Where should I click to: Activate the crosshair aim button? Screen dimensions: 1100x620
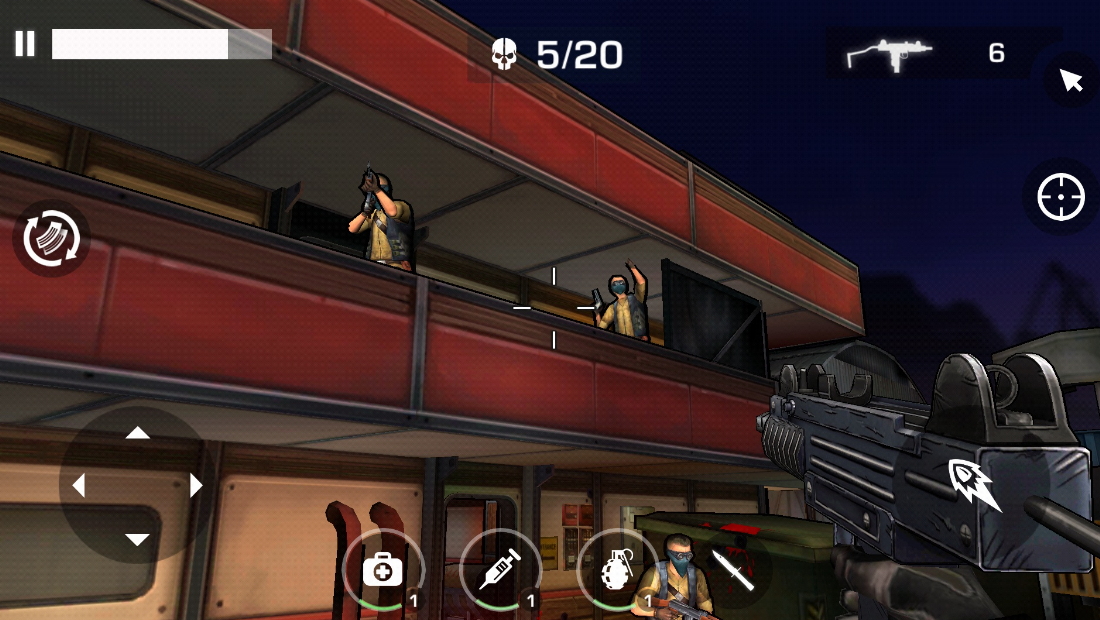tap(1060, 197)
